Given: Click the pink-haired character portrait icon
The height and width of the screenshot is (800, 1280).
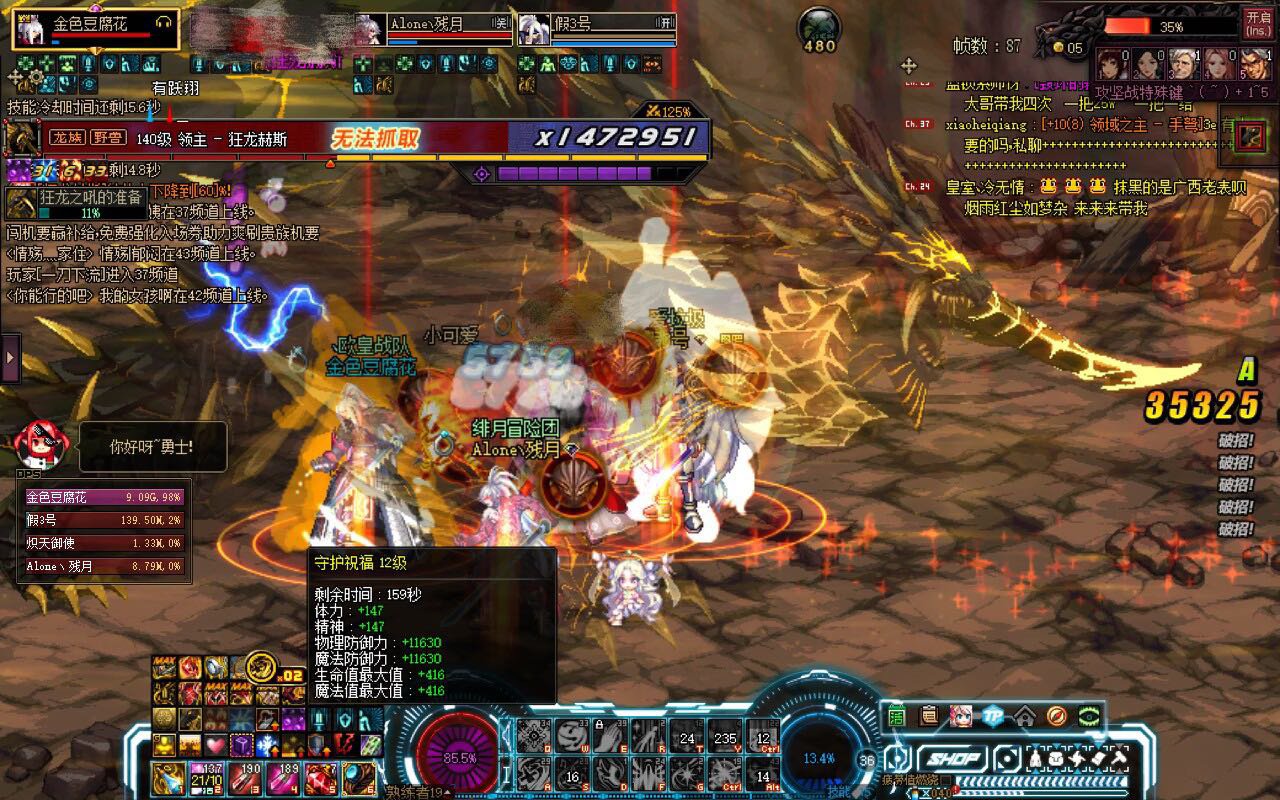Looking at the screenshot, I should pos(960,716).
